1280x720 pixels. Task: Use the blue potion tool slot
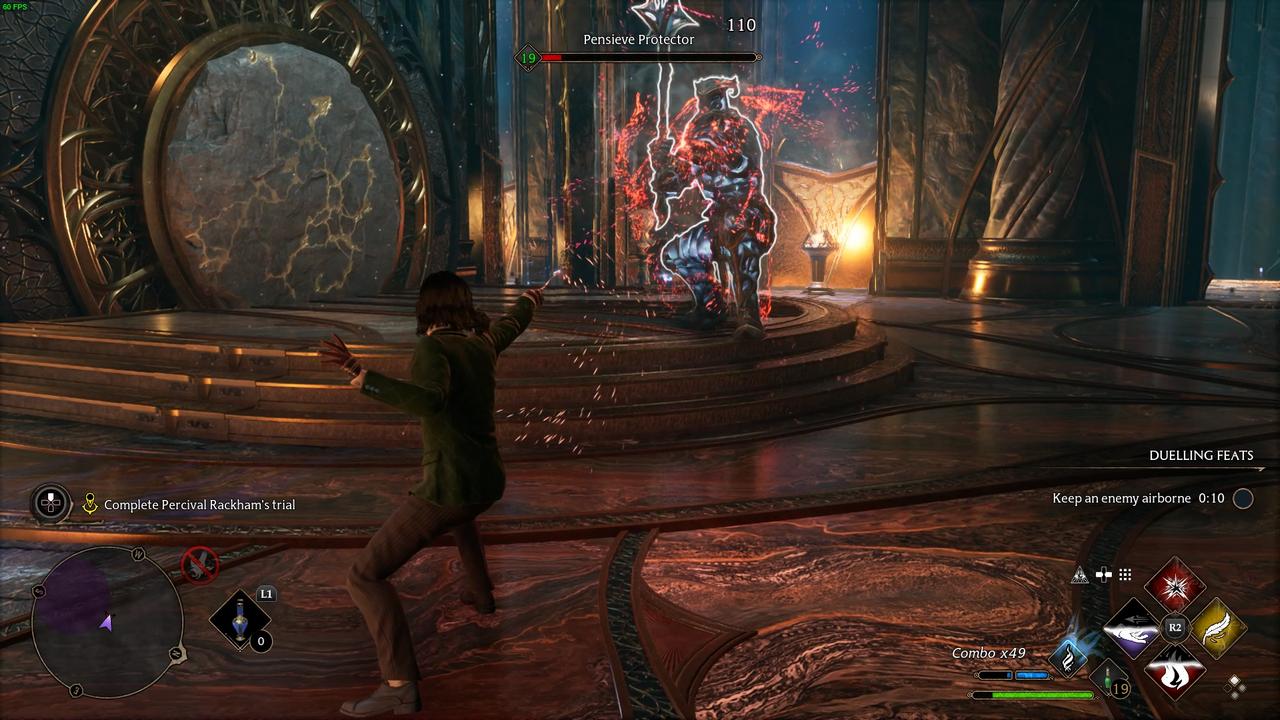tap(239, 620)
